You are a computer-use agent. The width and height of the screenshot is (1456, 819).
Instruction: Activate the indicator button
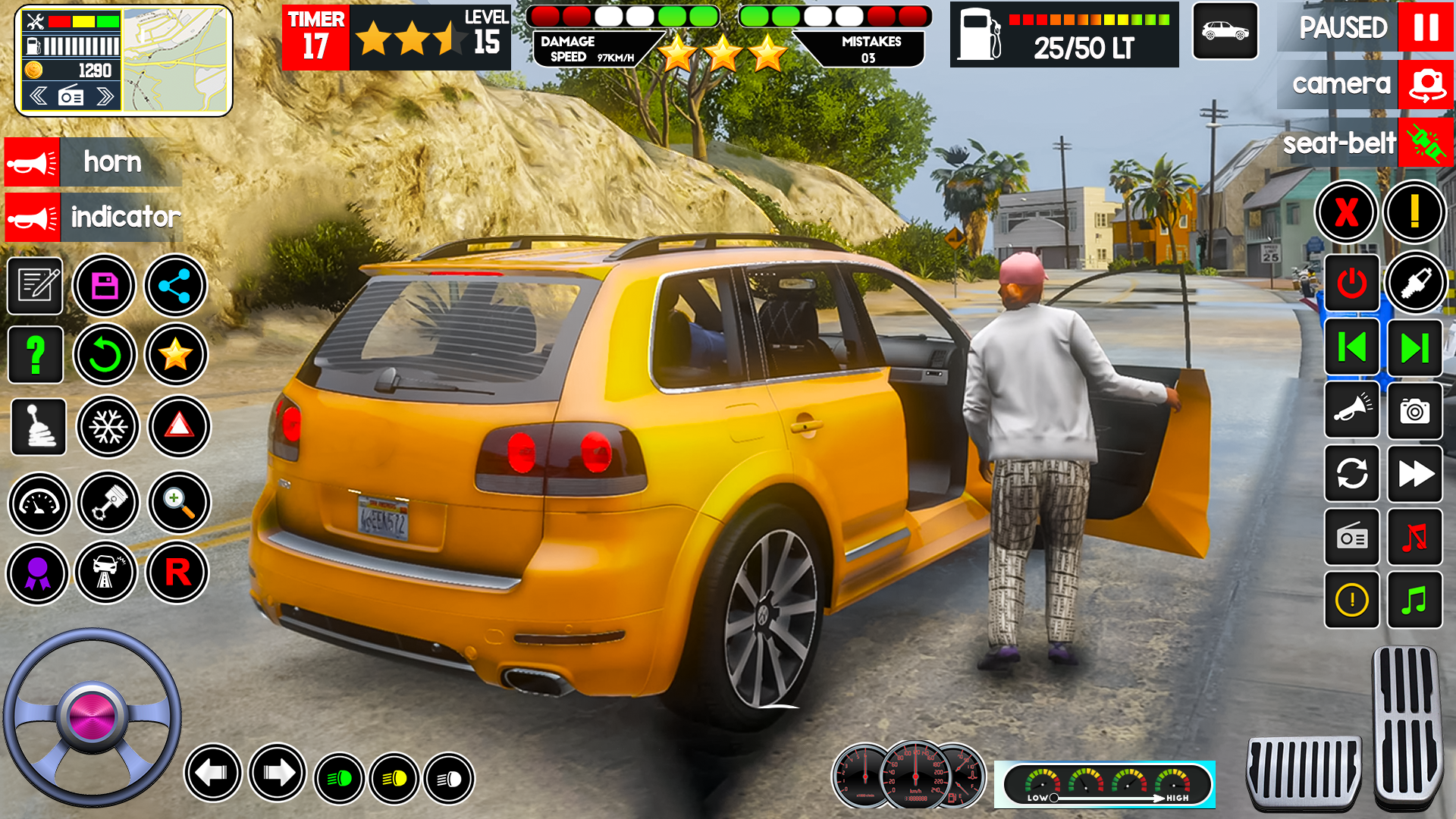click(x=32, y=218)
